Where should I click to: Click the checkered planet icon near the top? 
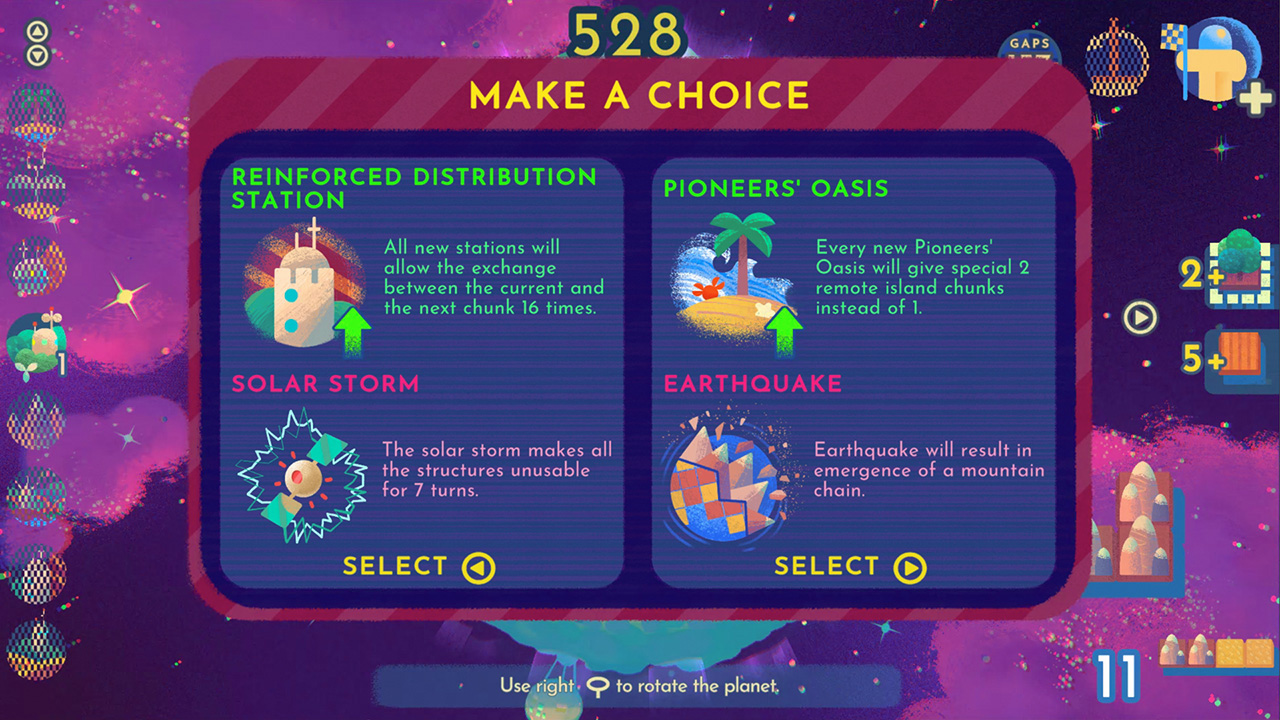[1117, 60]
